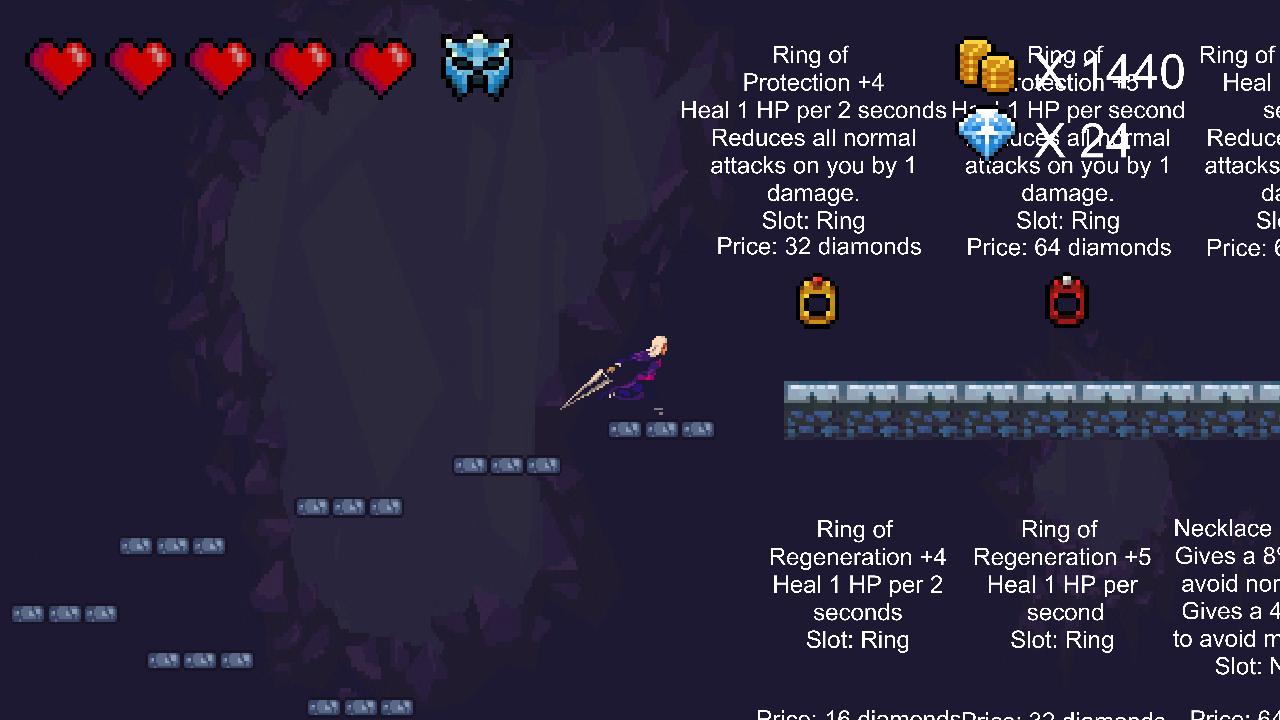This screenshot has width=1280, height=720.
Task: Click the gold coin currency icon
Action: [985, 65]
